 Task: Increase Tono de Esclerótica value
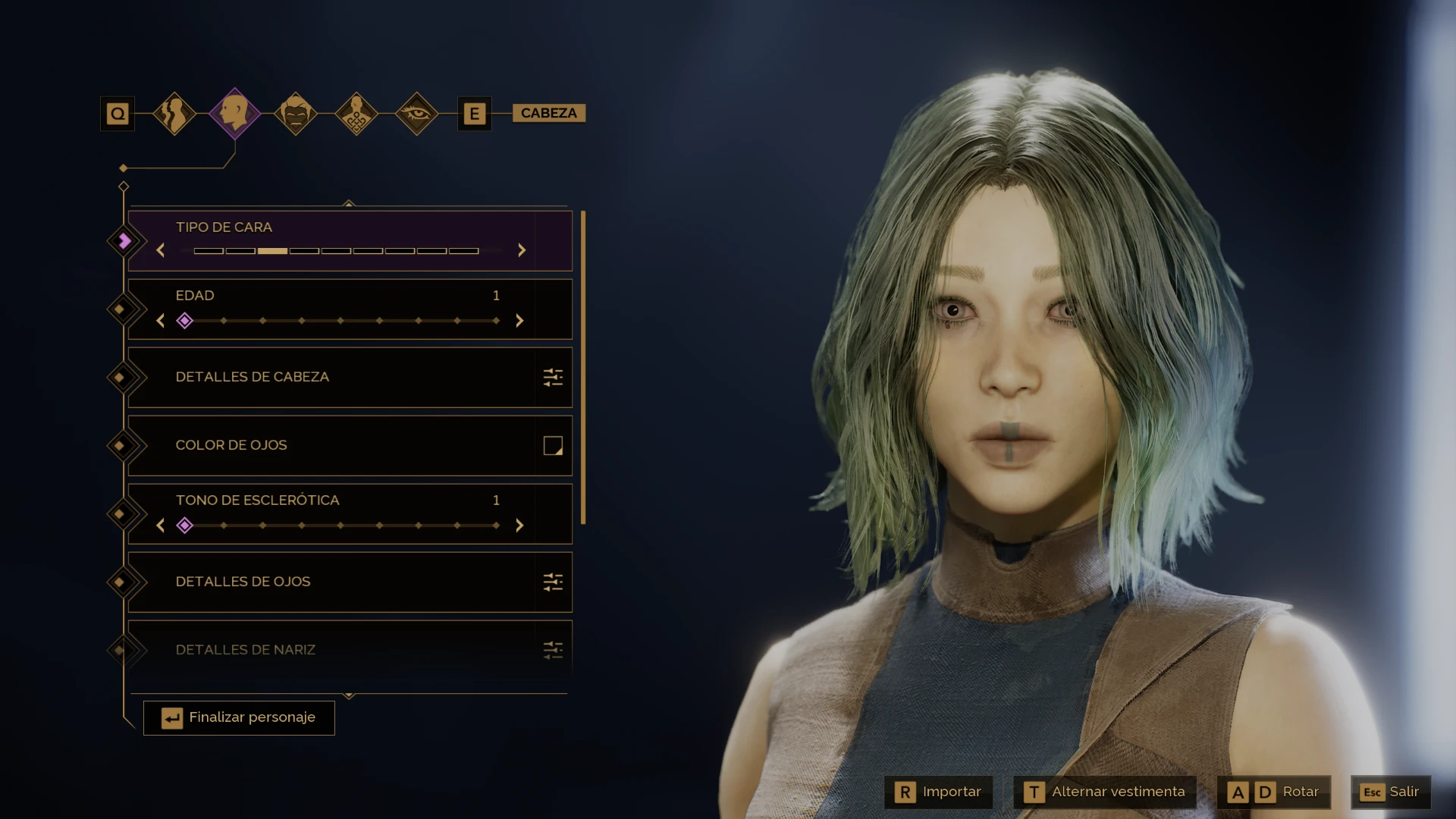[519, 526]
